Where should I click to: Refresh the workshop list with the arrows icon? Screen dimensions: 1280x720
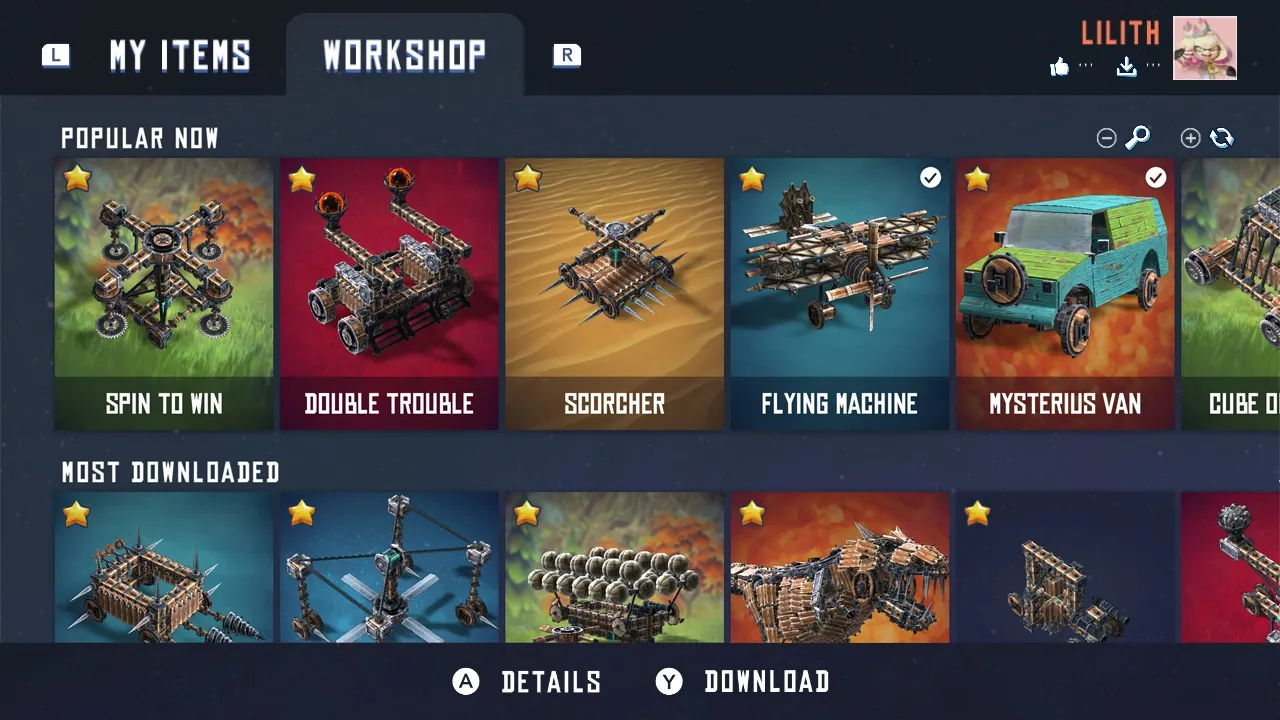coord(1222,138)
